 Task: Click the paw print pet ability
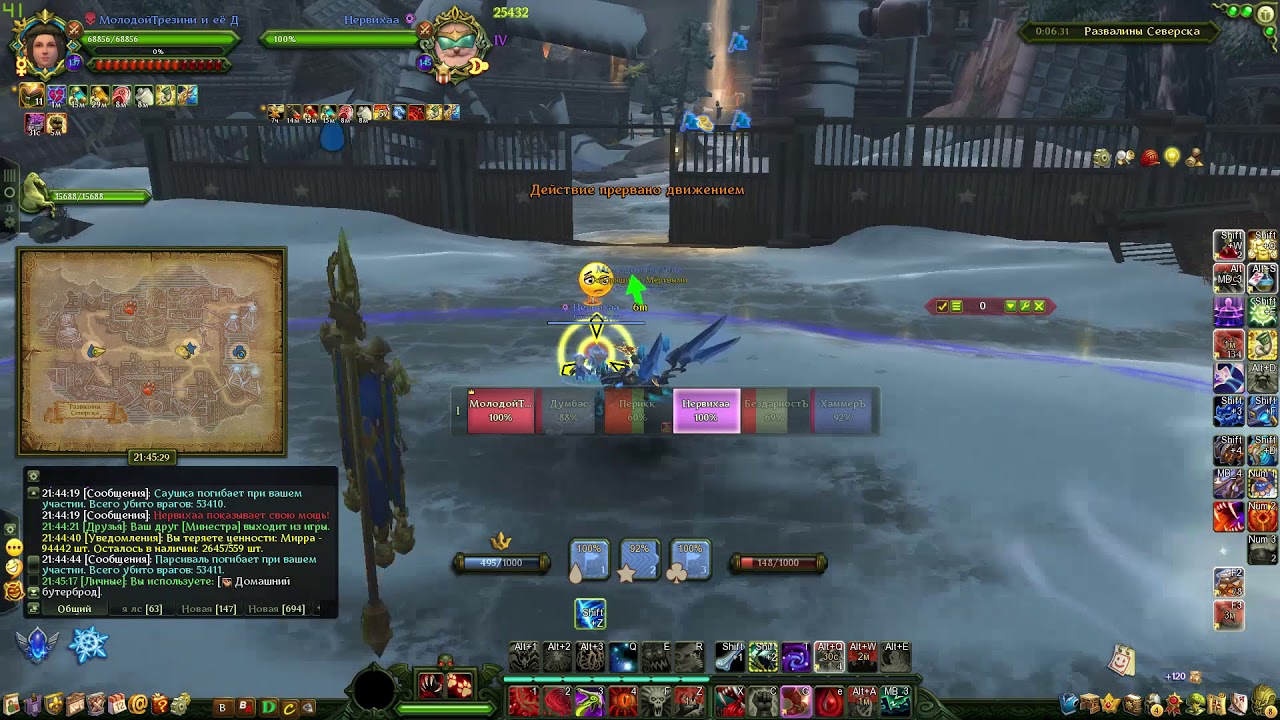(459, 685)
